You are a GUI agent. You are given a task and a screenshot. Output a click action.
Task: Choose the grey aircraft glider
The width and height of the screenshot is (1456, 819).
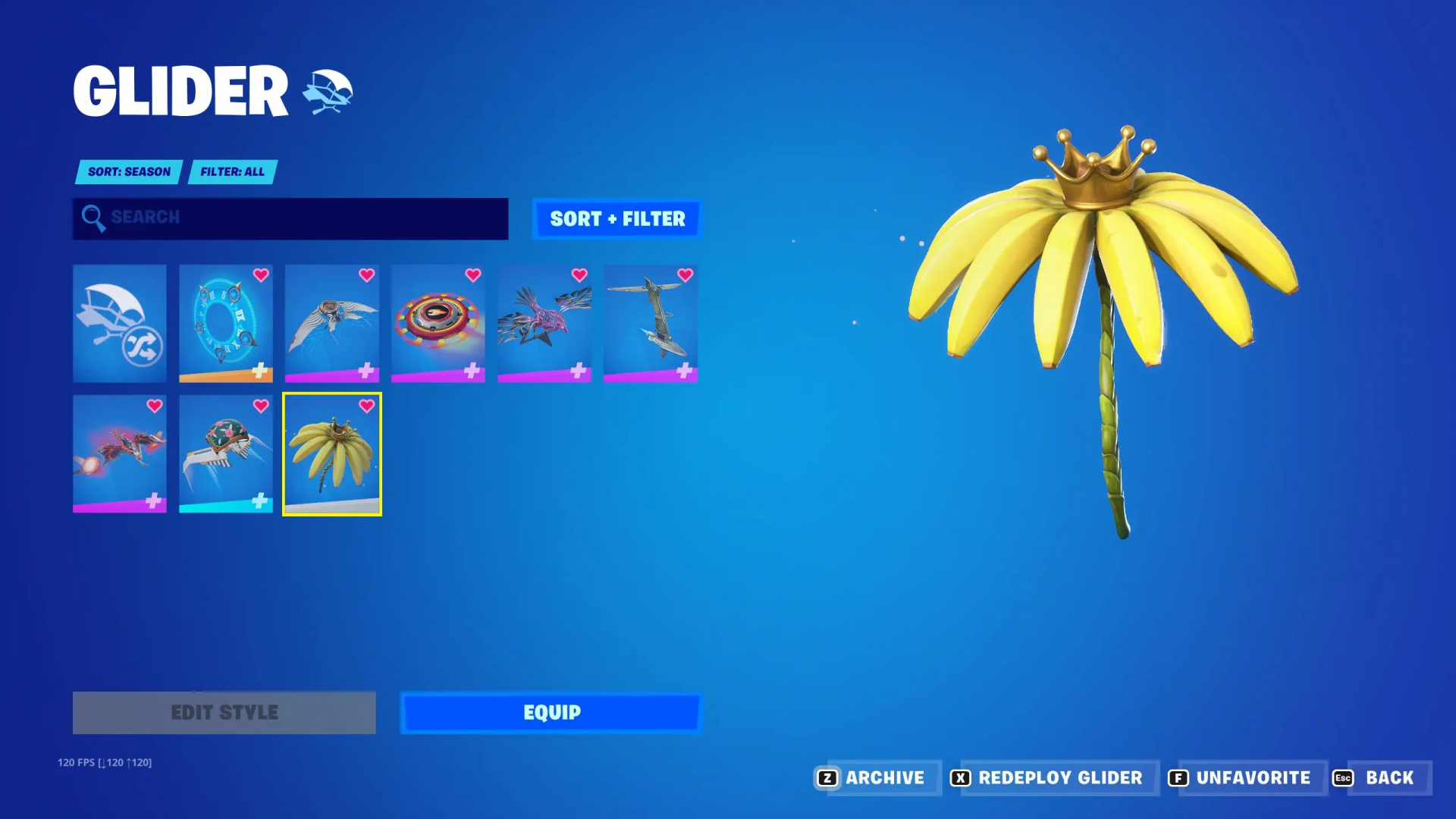point(651,323)
